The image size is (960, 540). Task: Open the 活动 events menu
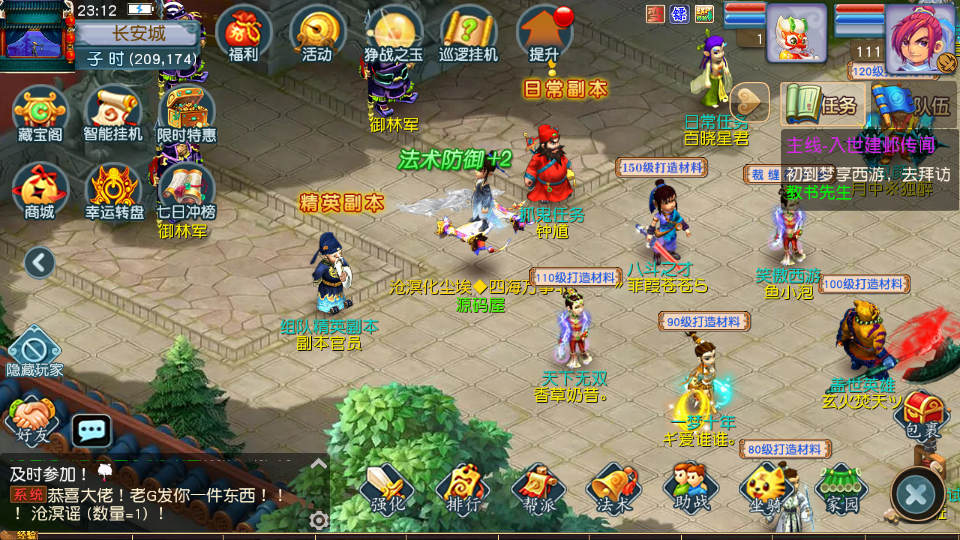(x=317, y=33)
